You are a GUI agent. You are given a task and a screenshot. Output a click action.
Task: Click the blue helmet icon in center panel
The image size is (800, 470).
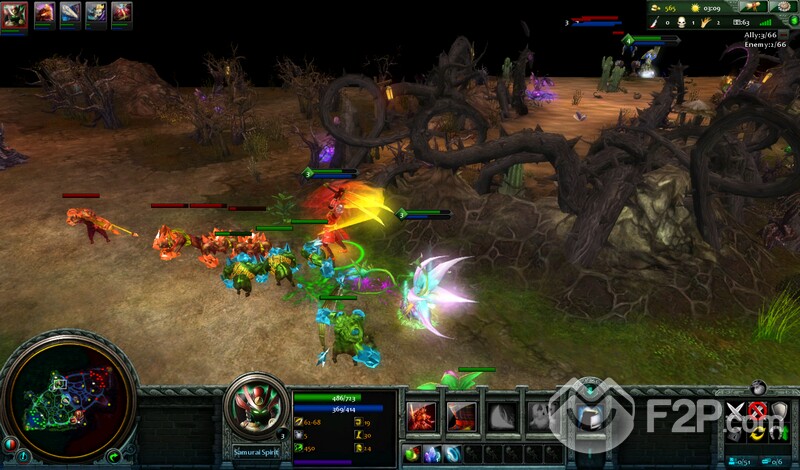coord(588,418)
